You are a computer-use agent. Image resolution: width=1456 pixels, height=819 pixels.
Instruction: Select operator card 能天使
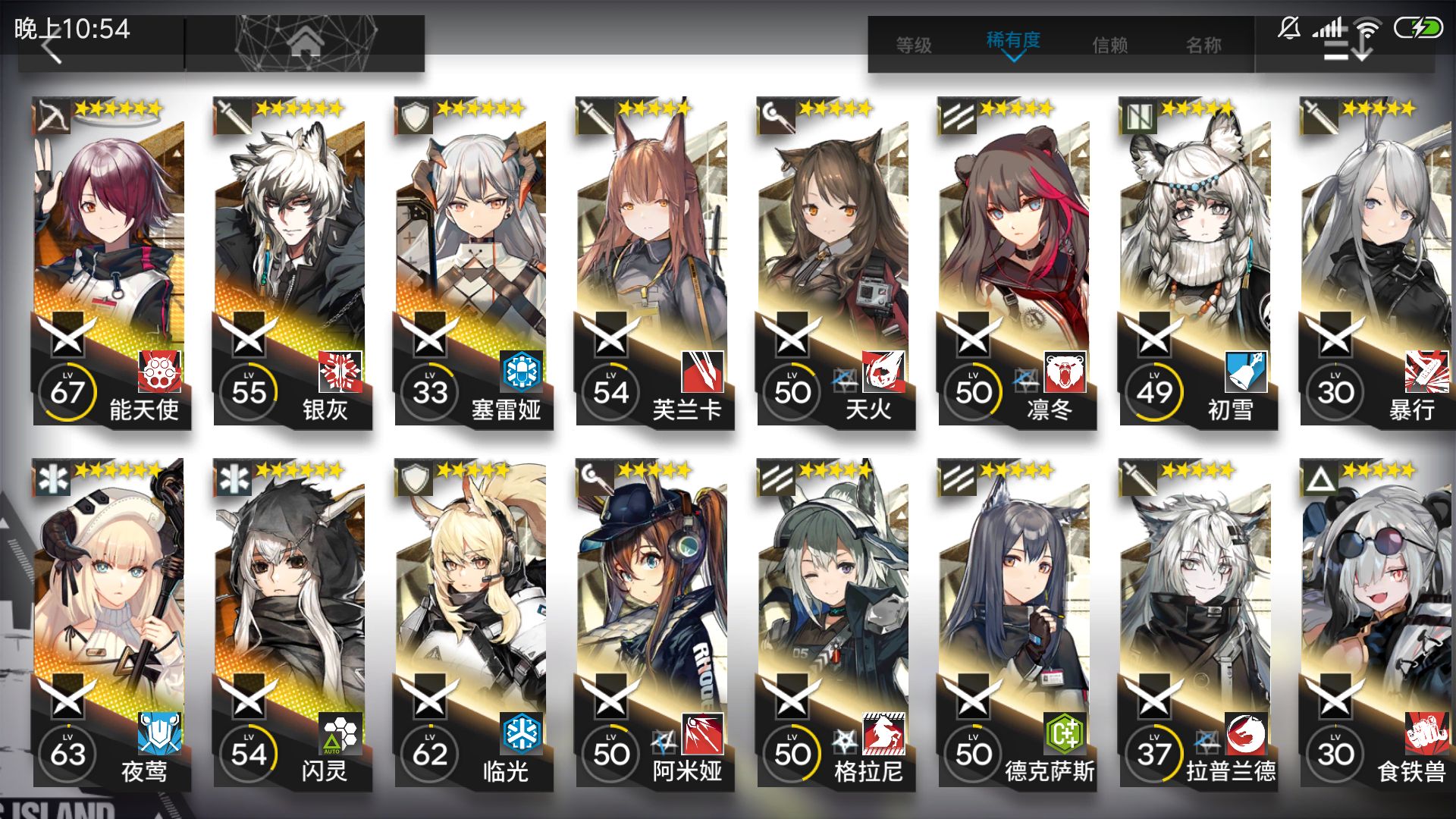[110, 262]
